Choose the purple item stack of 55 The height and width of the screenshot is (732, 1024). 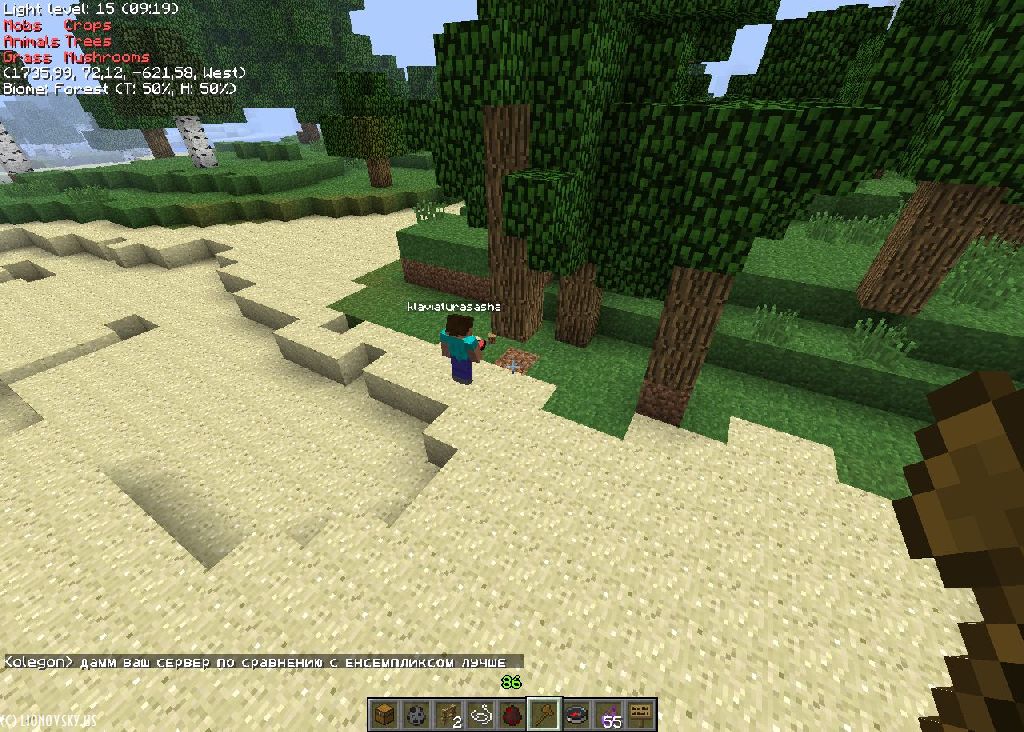tap(609, 714)
